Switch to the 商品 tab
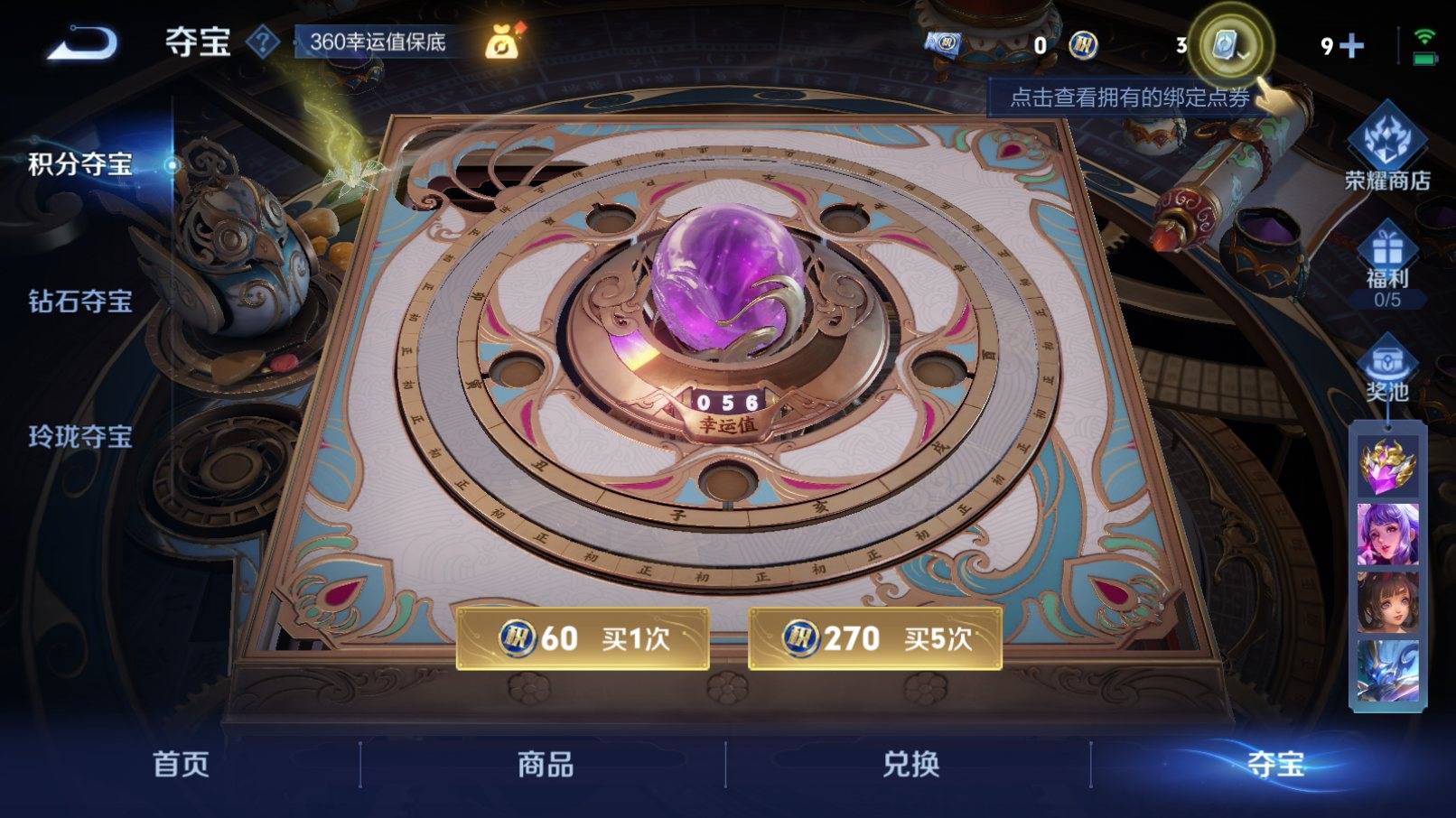This screenshot has width=1456, height=818. 546,766
